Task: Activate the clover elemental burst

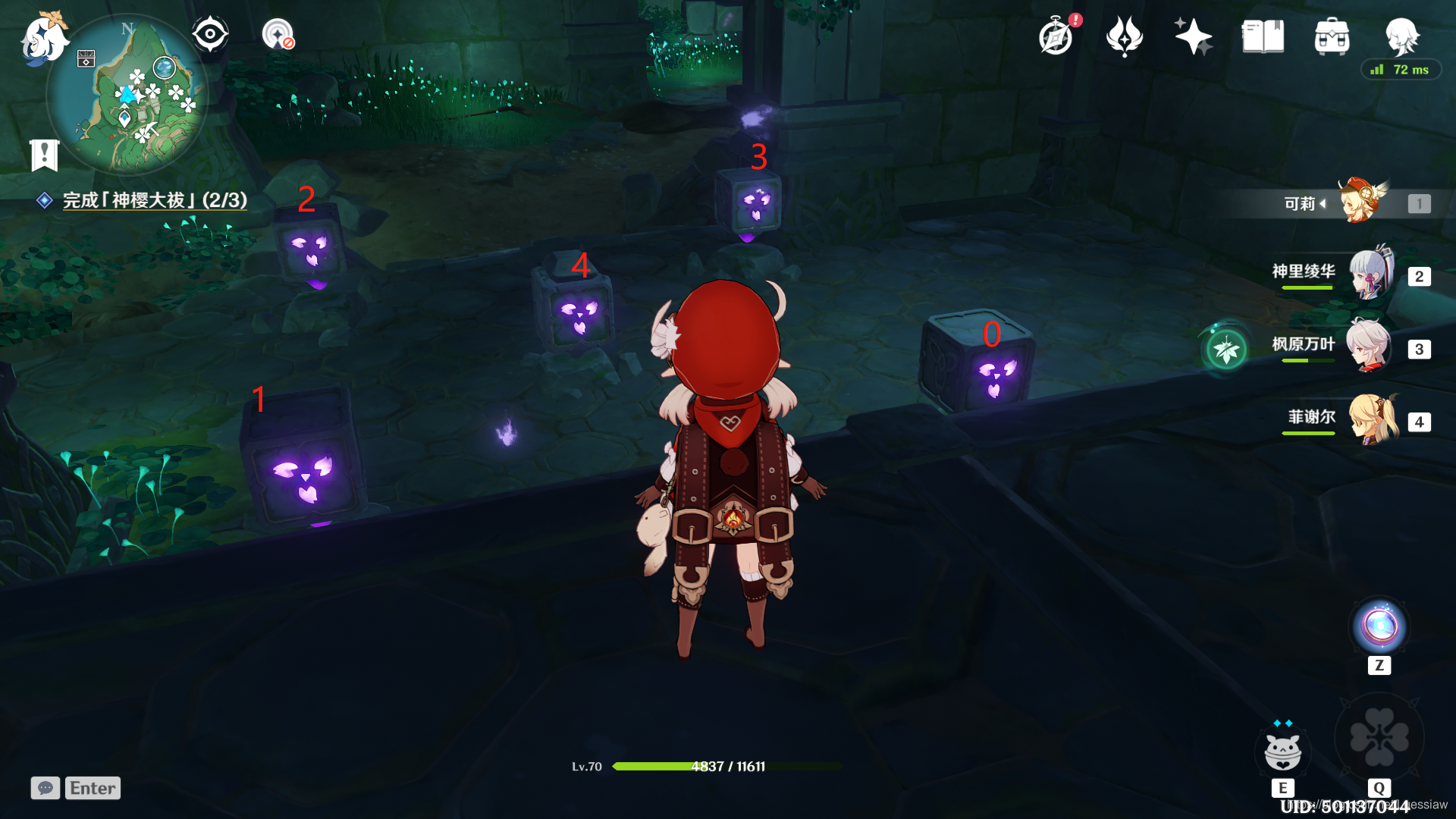Action: click(1379, 738)
